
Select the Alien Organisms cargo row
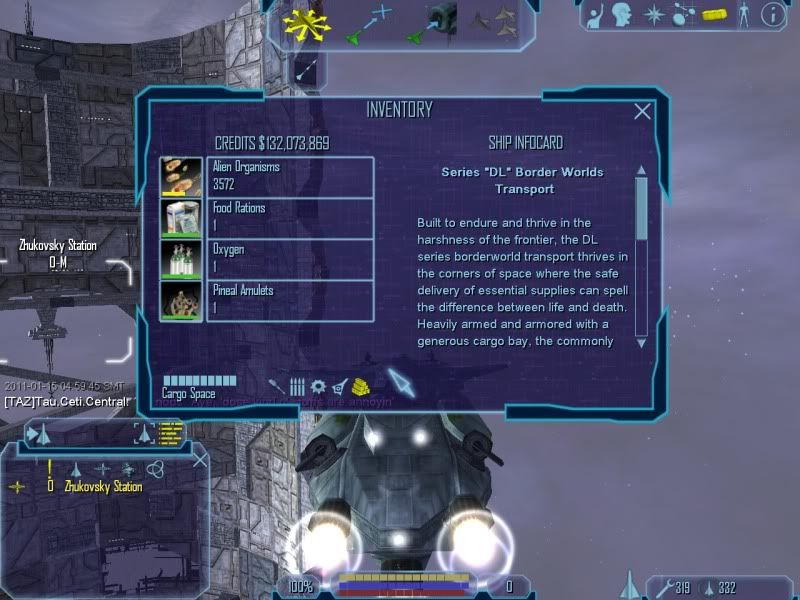click(289, 176)
